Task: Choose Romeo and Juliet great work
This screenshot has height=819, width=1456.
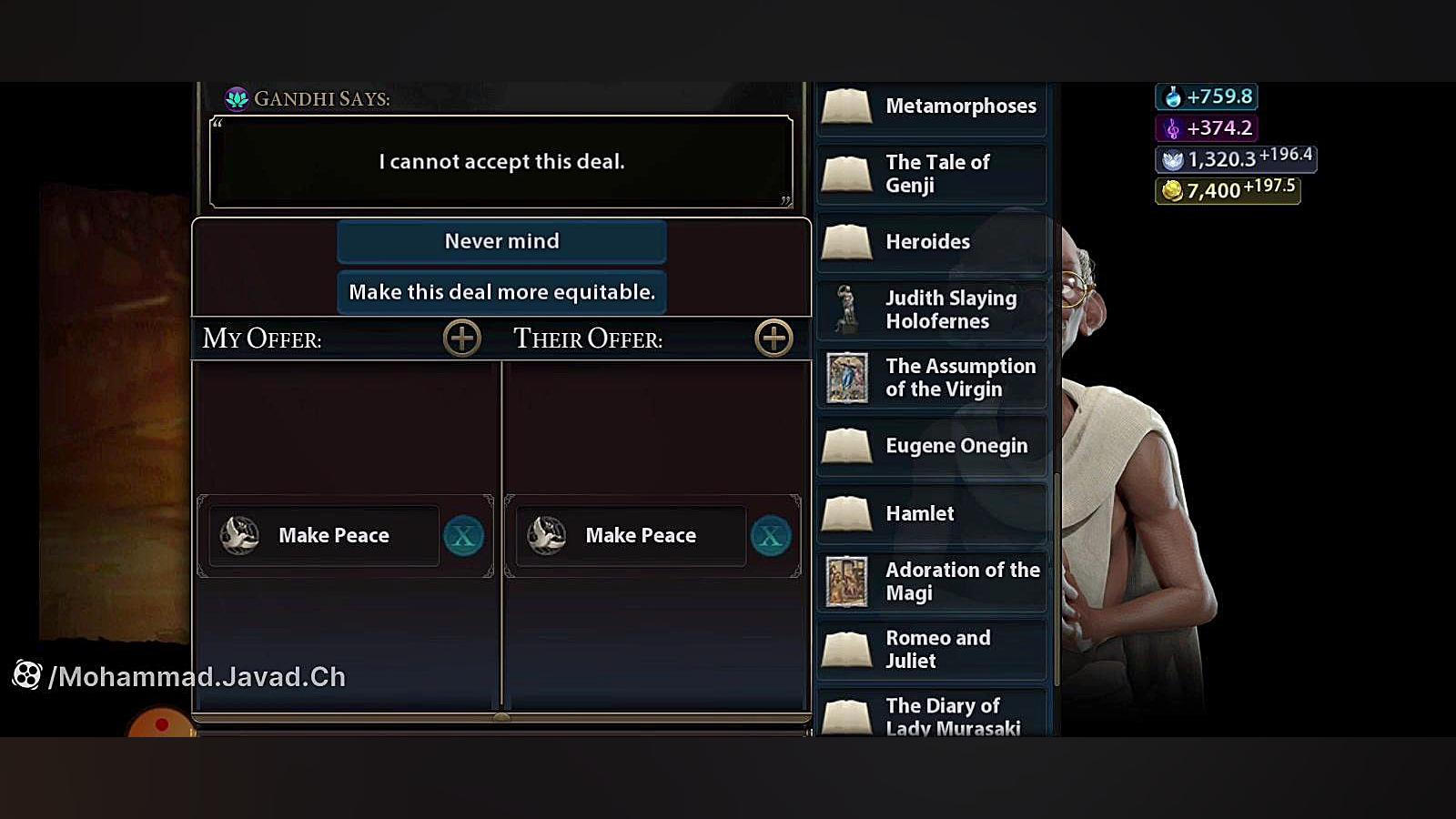Action: click(x=932, y=650)
